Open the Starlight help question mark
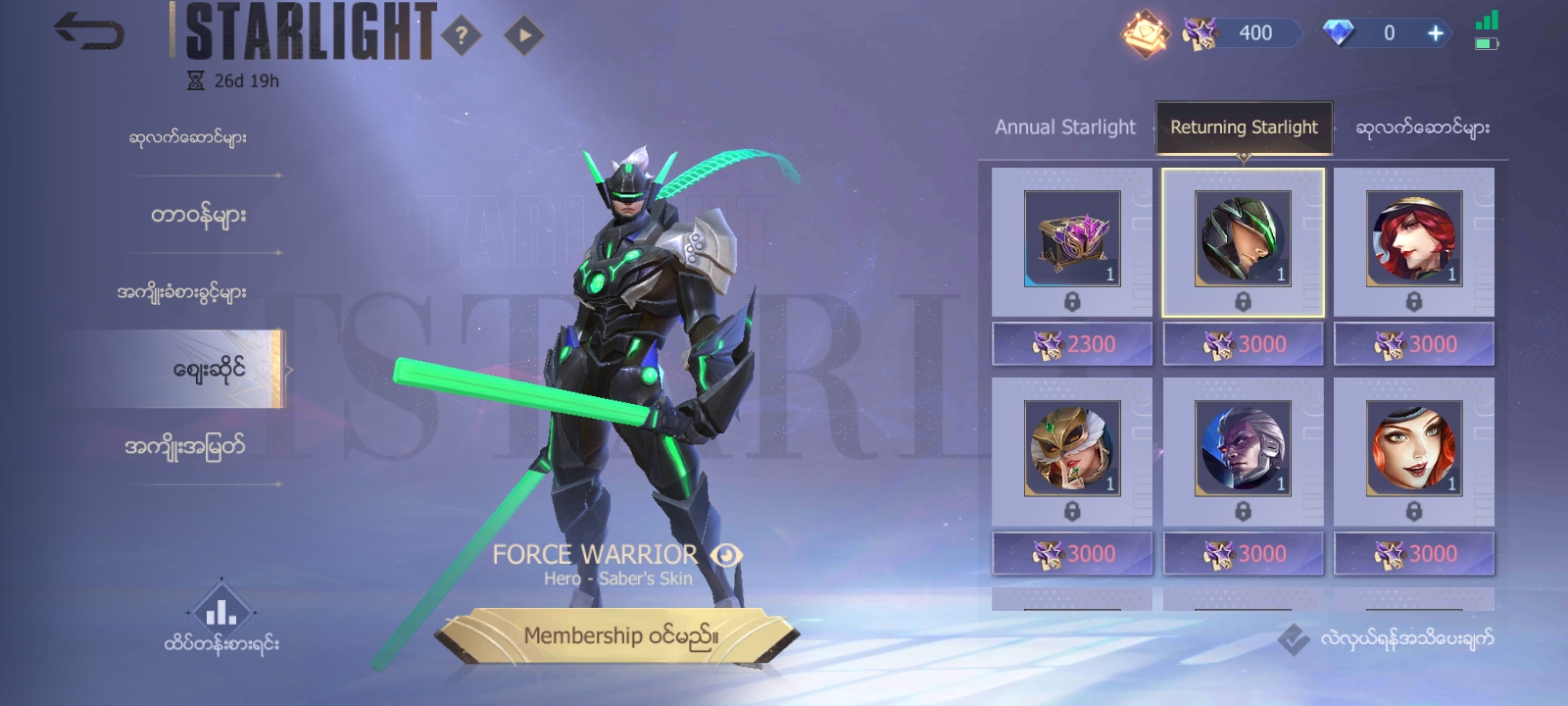The image size is (1568, 706). click(461, 36)
